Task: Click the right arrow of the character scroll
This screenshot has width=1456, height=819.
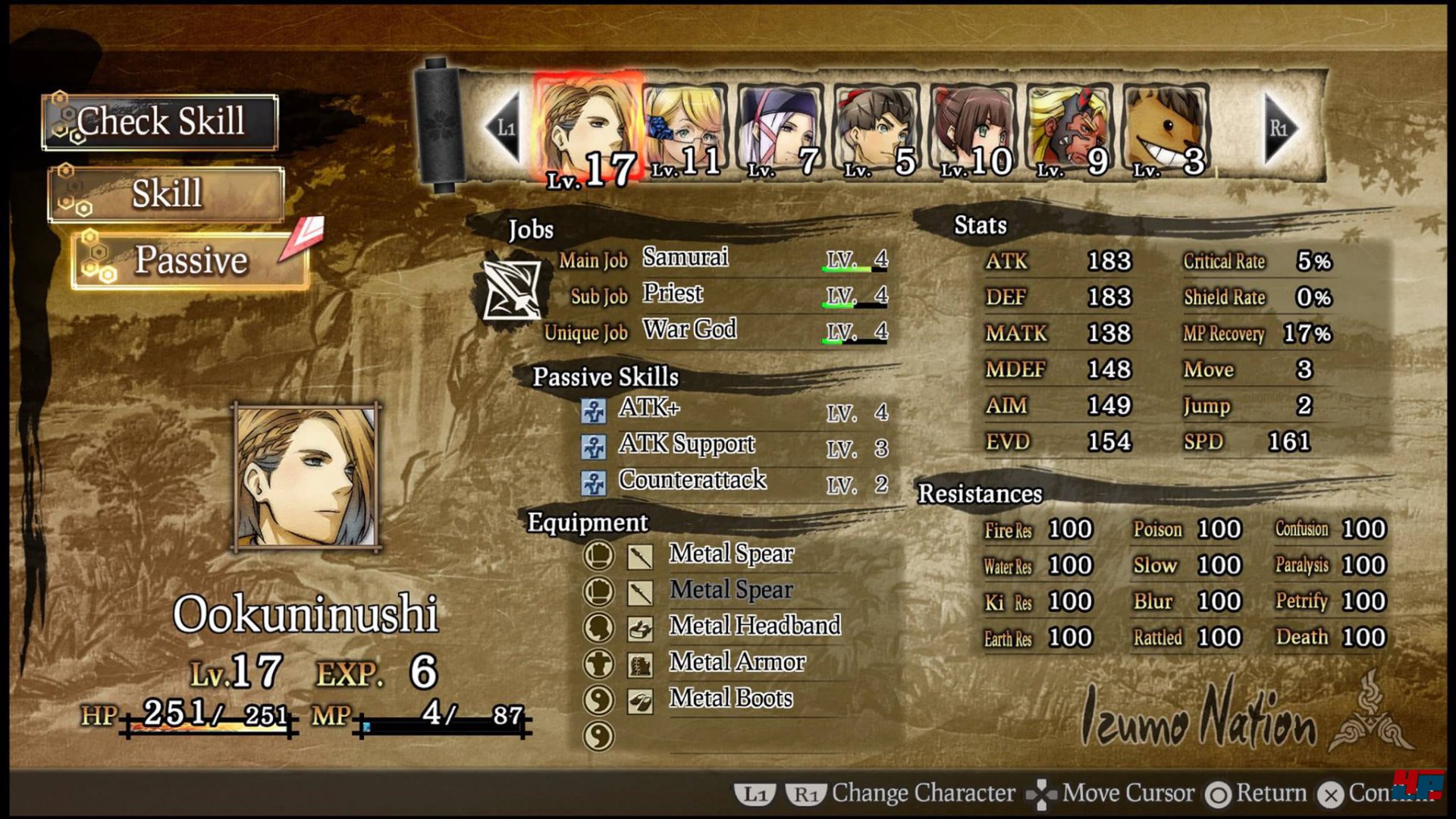Action: pyautogui.click(x=1280, y=127)
